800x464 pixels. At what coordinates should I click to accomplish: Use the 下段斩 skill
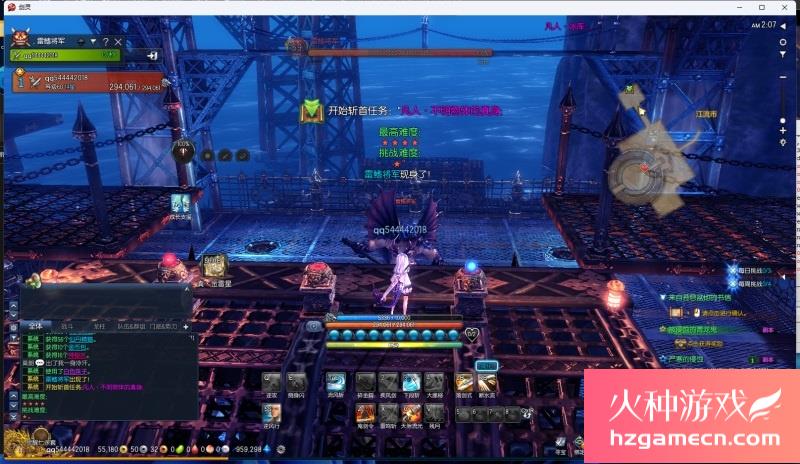click(x=411, y=382)
